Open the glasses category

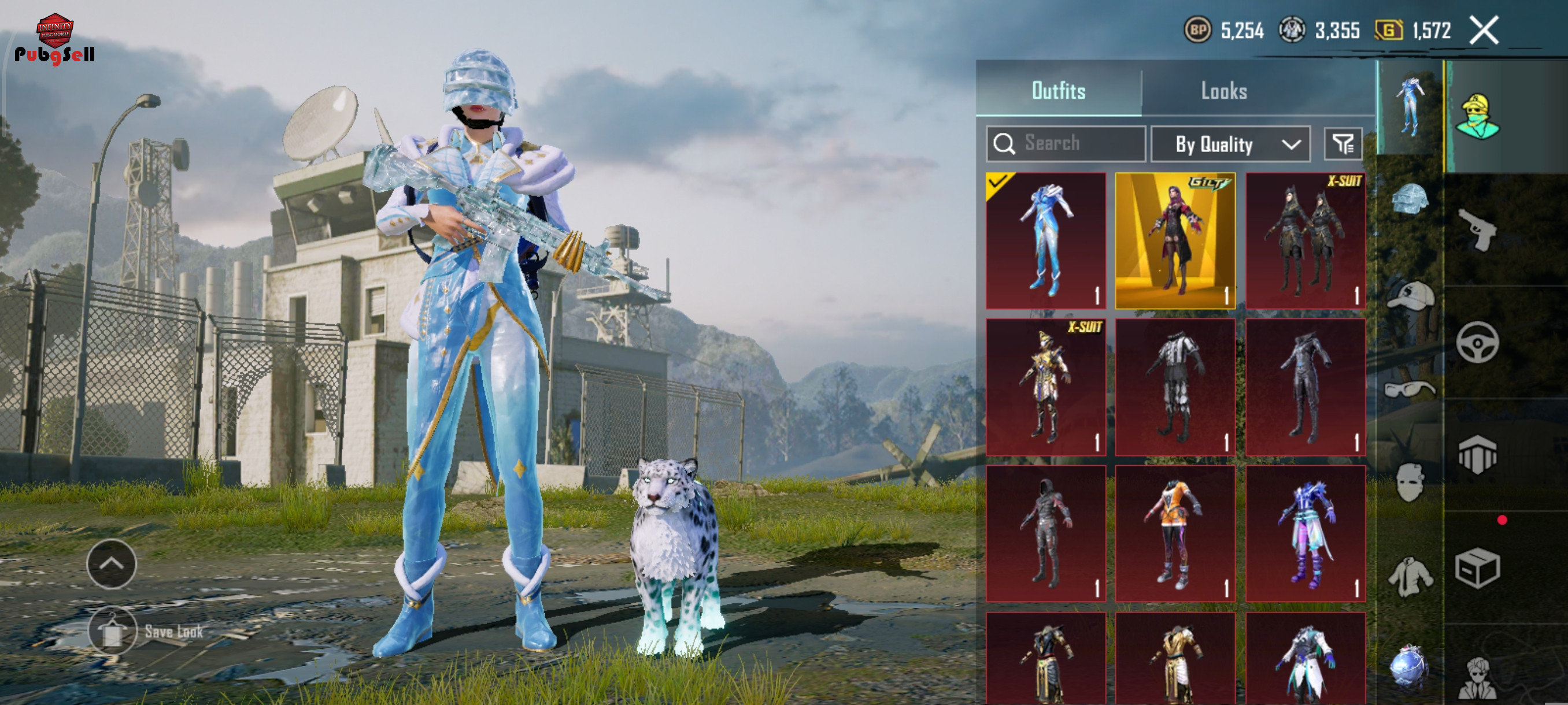[1410, 389]
